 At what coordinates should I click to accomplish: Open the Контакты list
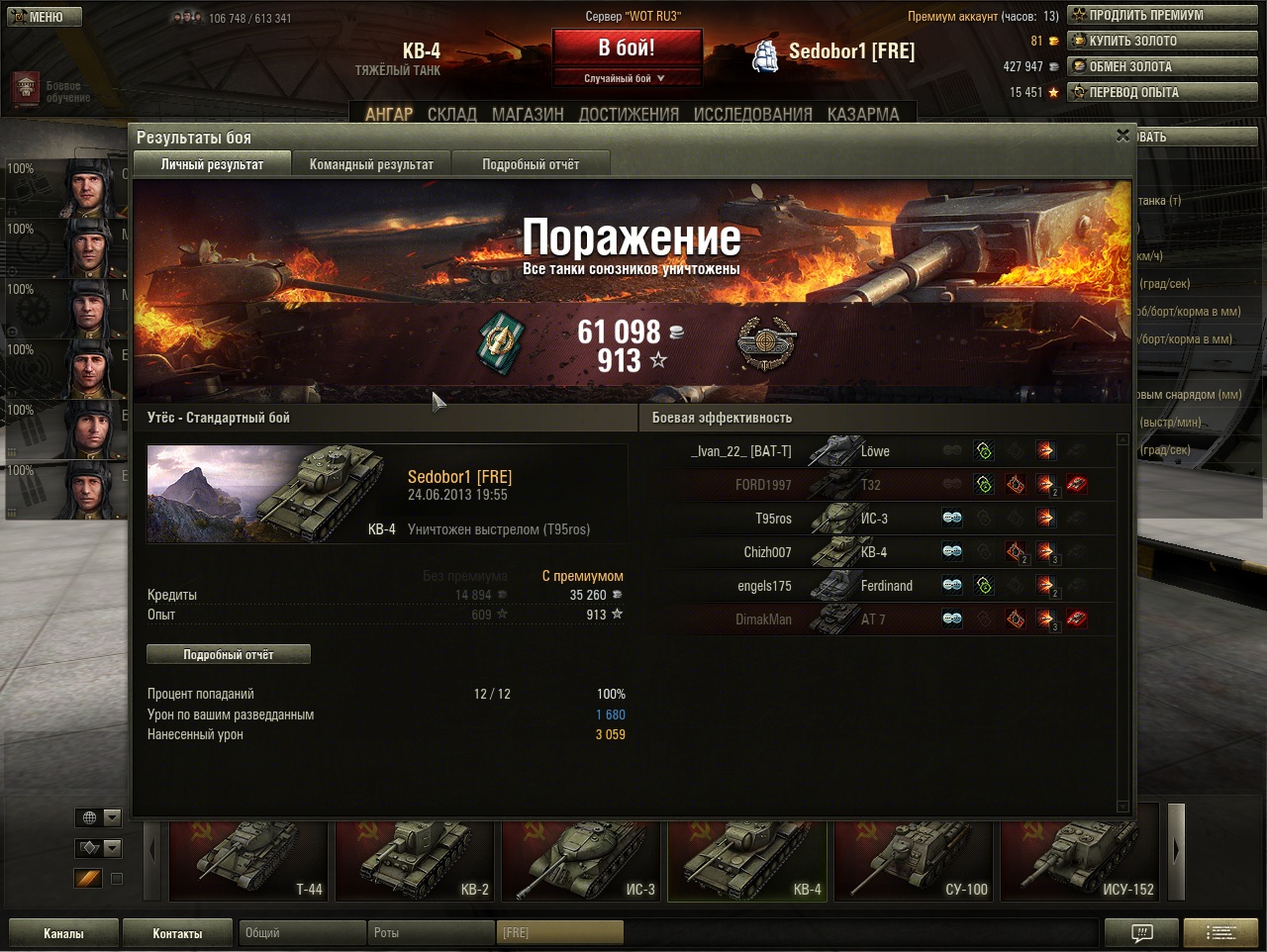pyautogui.click(x=177, y=933)
